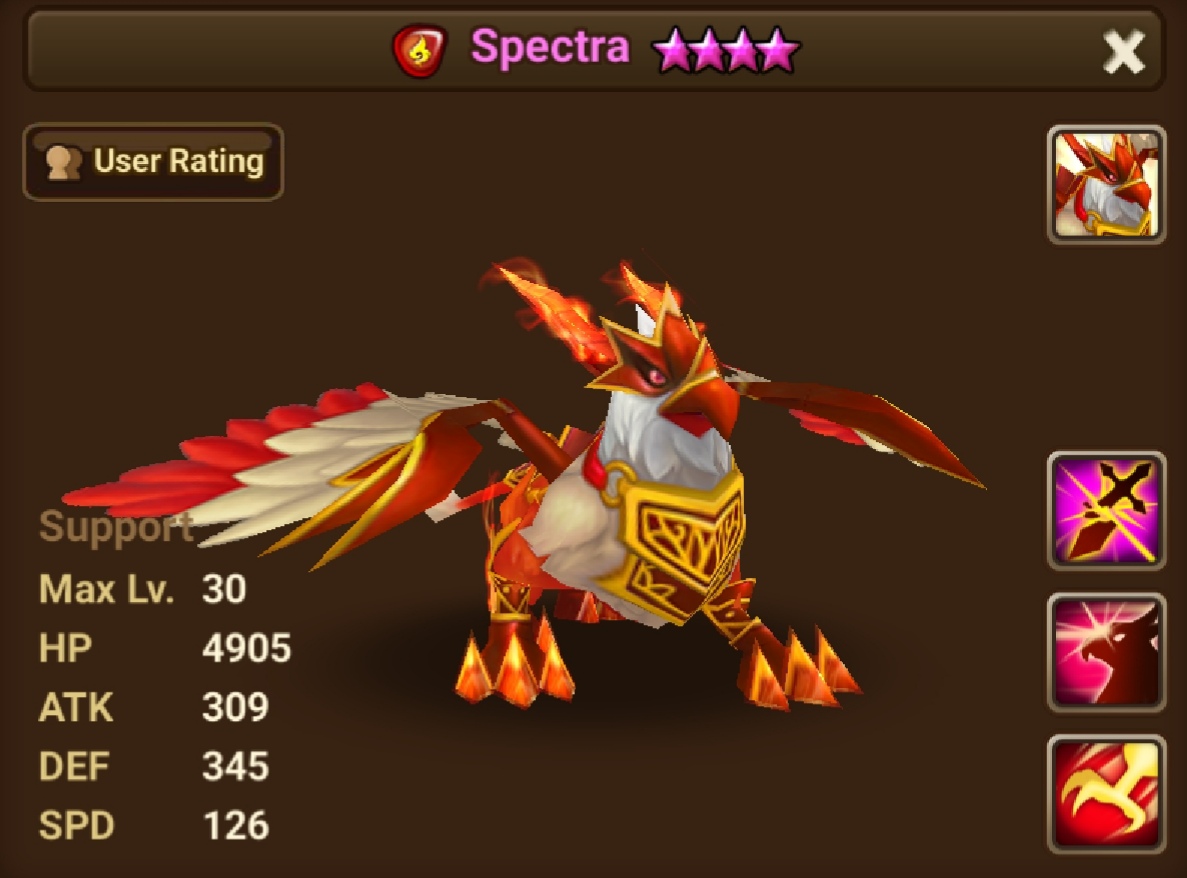Image resolution: width=1187 pixels, height=878 pixels.
Task: Tap the fire attribute emblem beside Spectra
Action: [420, 50]
